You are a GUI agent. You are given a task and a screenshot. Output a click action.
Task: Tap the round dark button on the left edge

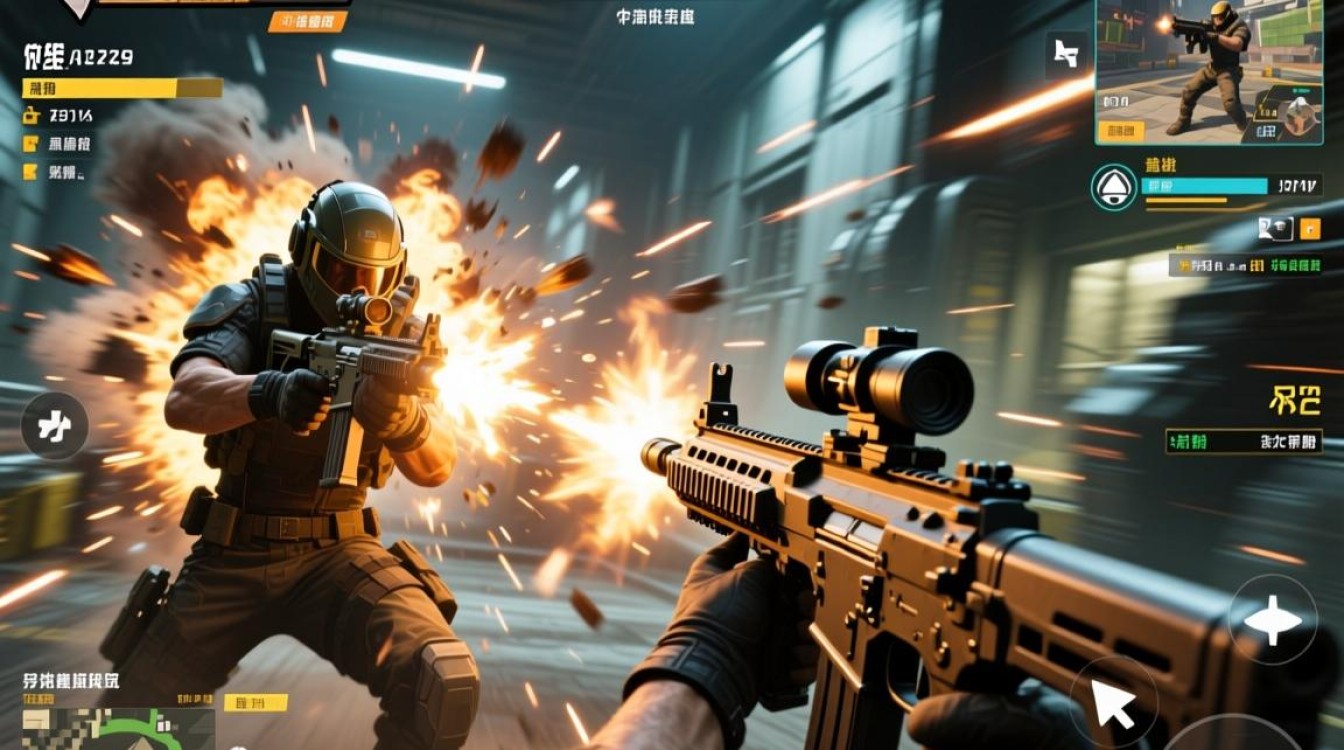[55, 428]
